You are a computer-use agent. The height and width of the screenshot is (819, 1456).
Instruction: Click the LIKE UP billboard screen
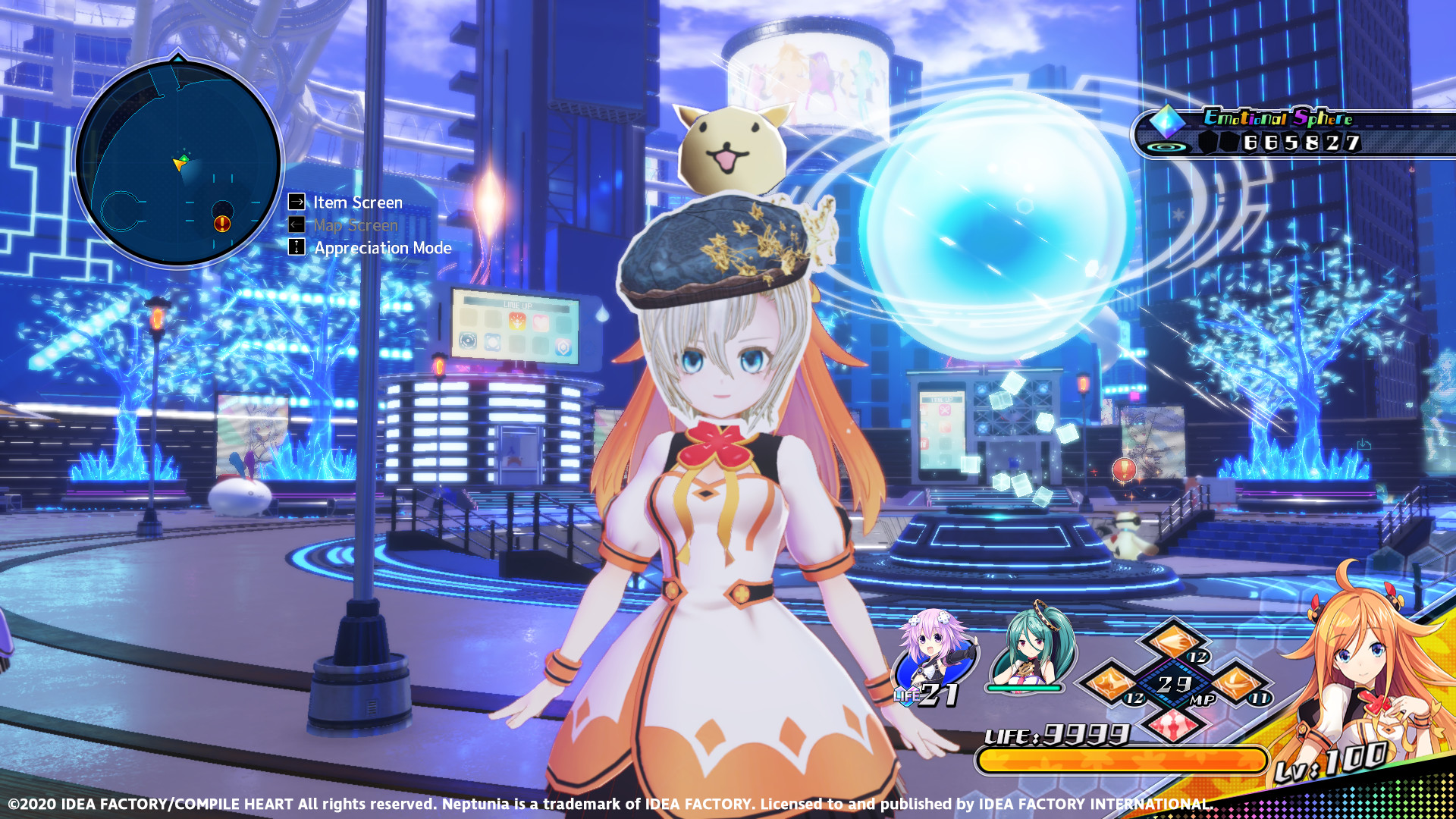(x=516, y=322)
